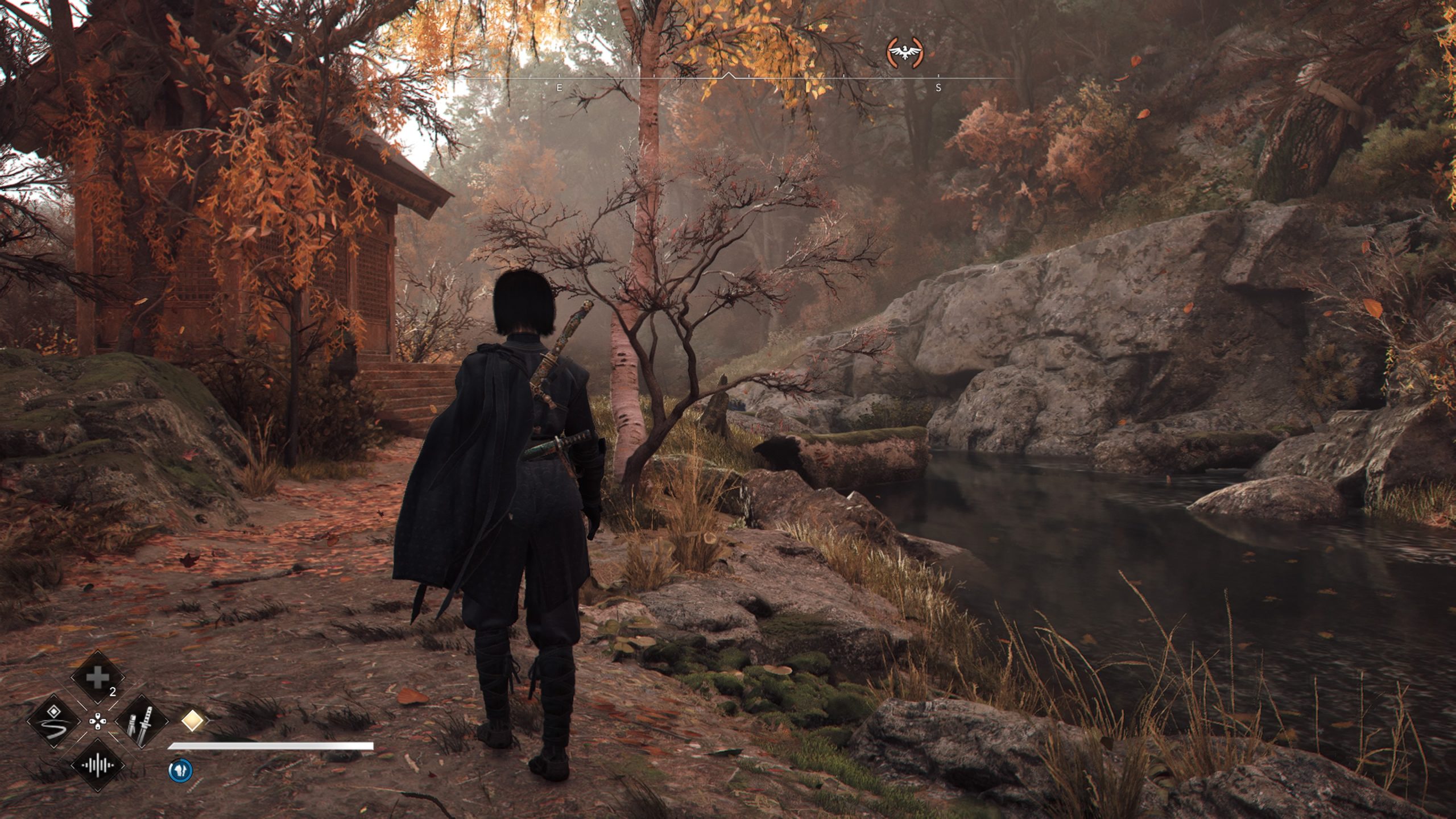
Task: Trigger the sound waveform ability slot
Action: coord(97,765)
